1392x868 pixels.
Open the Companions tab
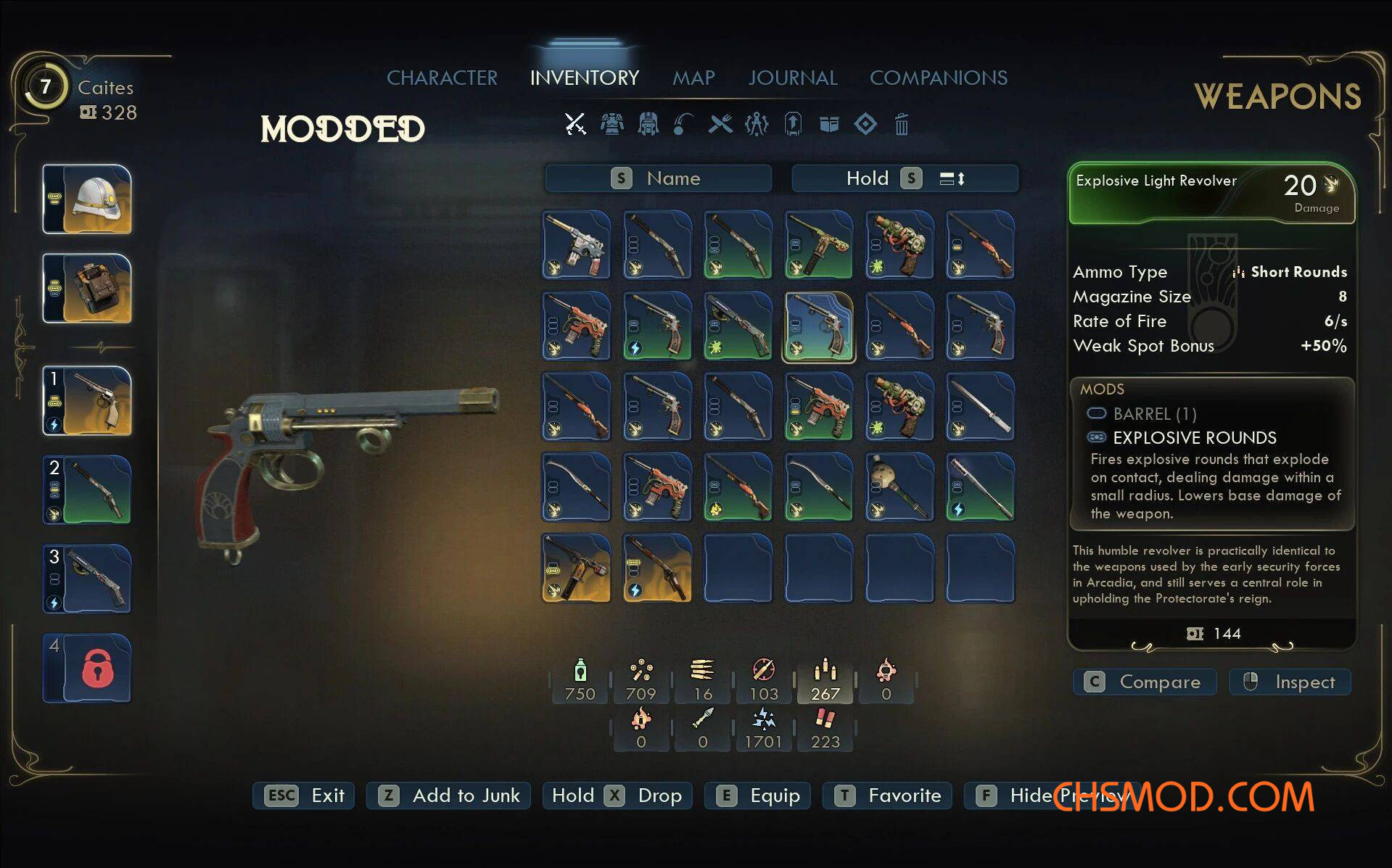(x=939, y=78)
